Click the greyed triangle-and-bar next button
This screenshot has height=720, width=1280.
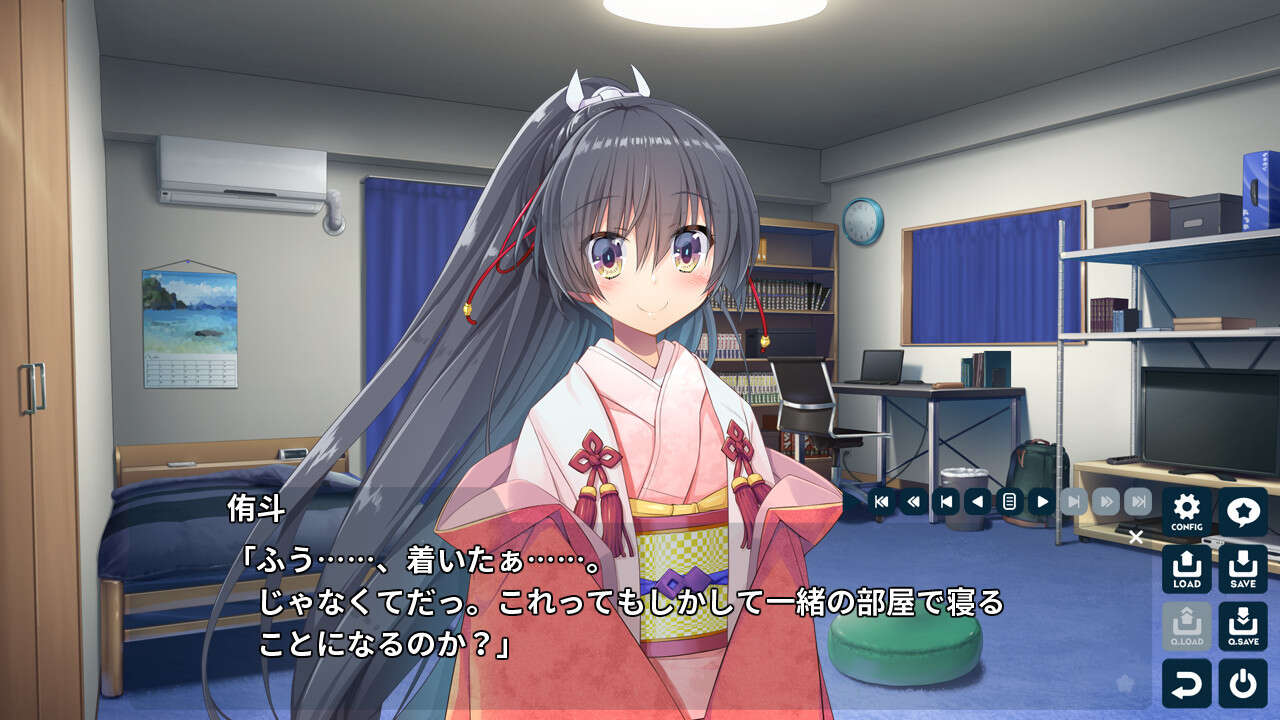pos(1073,501)
